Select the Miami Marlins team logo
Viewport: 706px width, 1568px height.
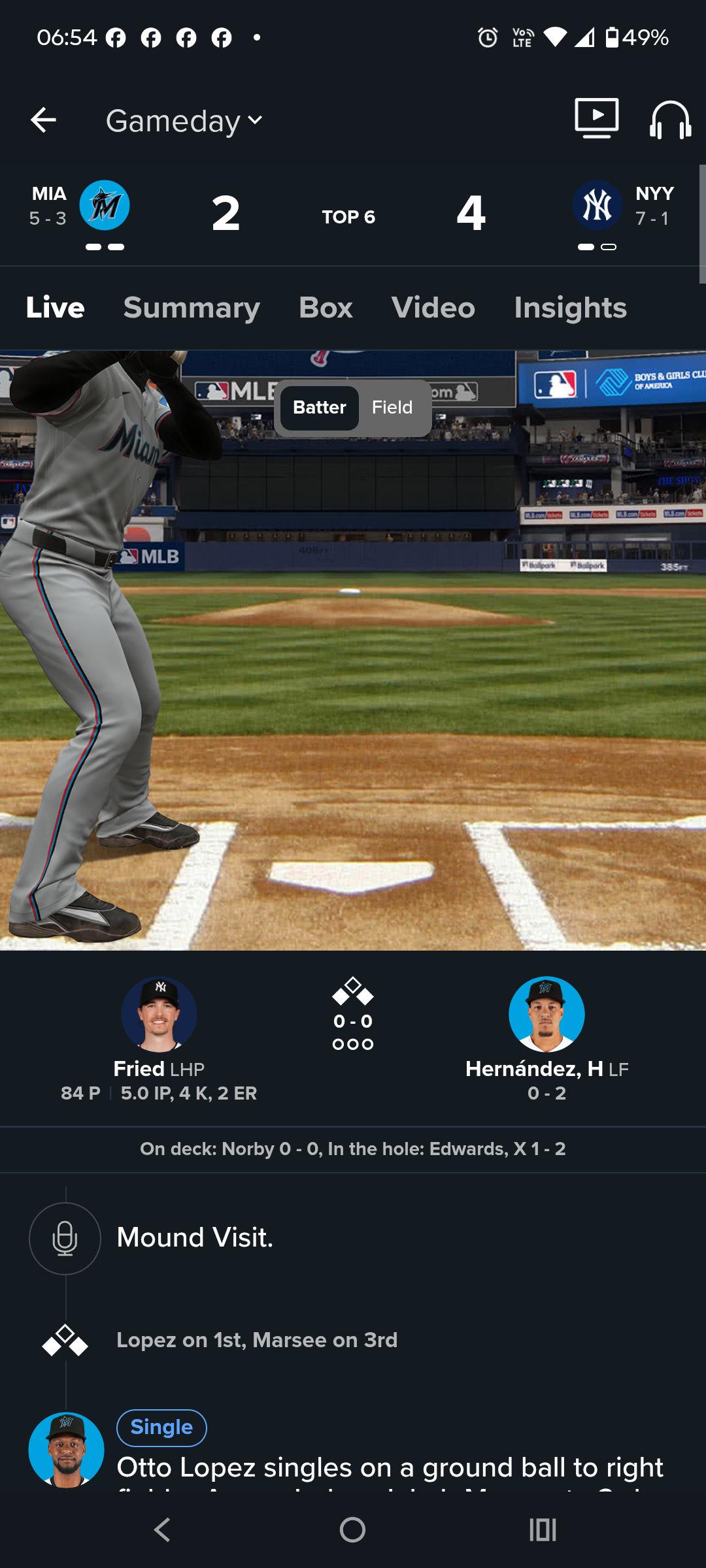pyautogui.click(x=105, y=205)
